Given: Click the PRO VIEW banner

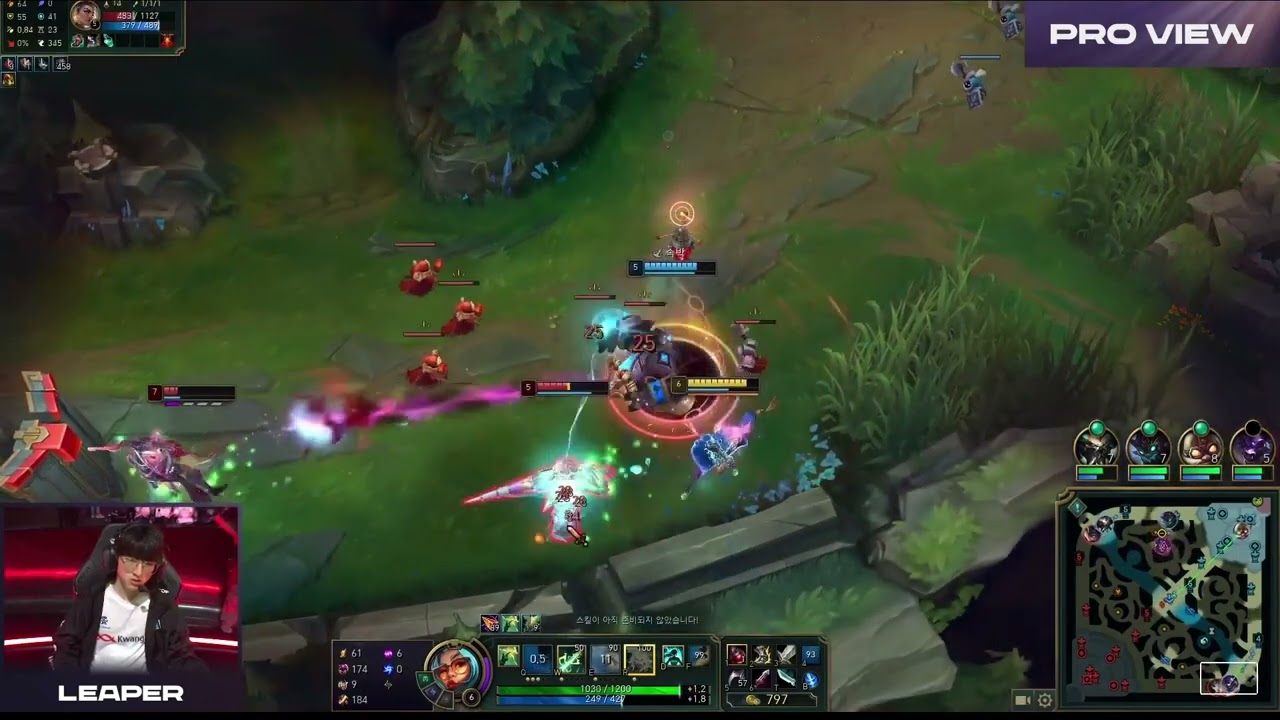Looking at the screenshot, I should click(x=1148, y=34).
